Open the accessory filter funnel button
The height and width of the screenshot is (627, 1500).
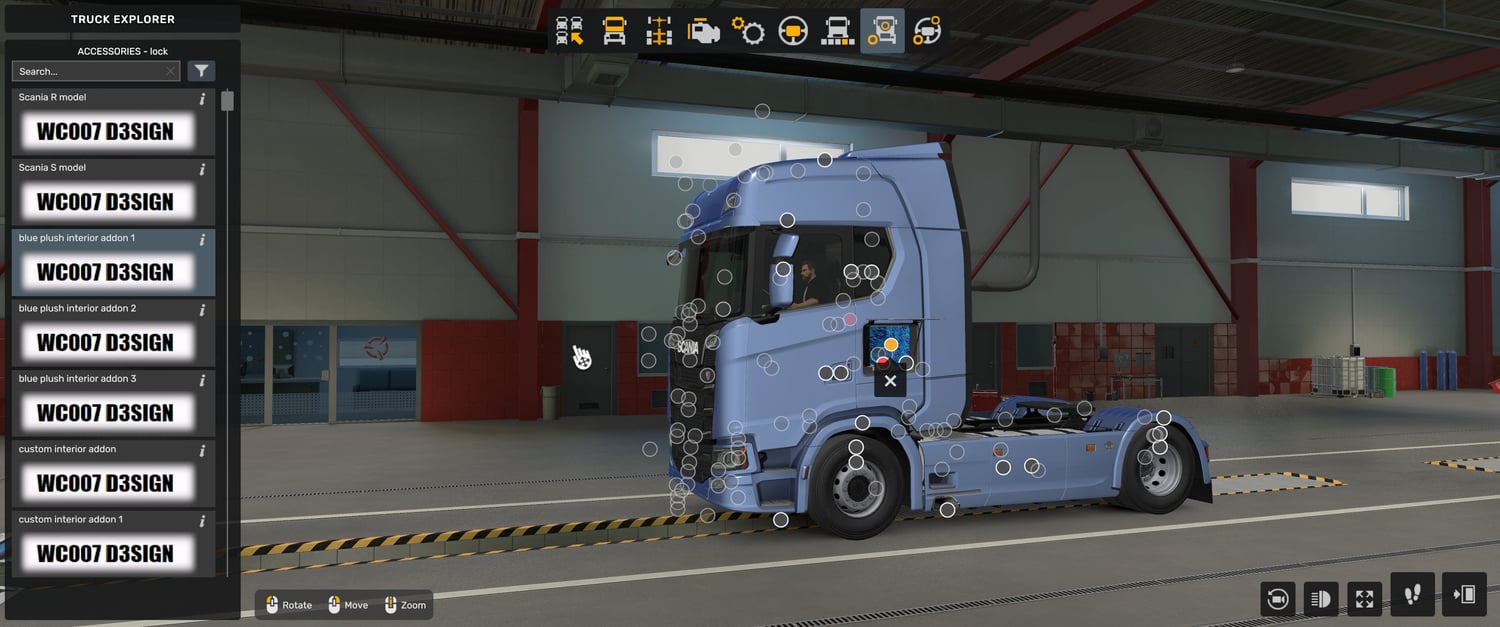[201, 71]
